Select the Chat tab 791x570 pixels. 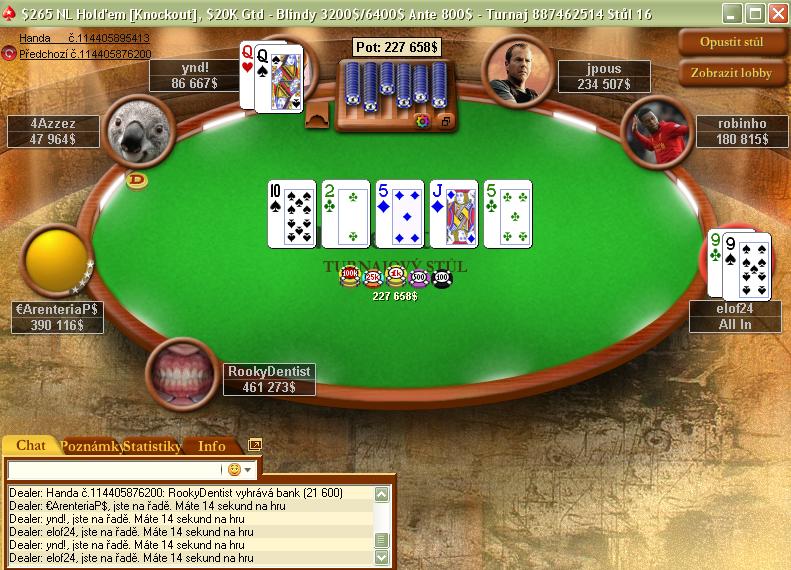point(31,446)
